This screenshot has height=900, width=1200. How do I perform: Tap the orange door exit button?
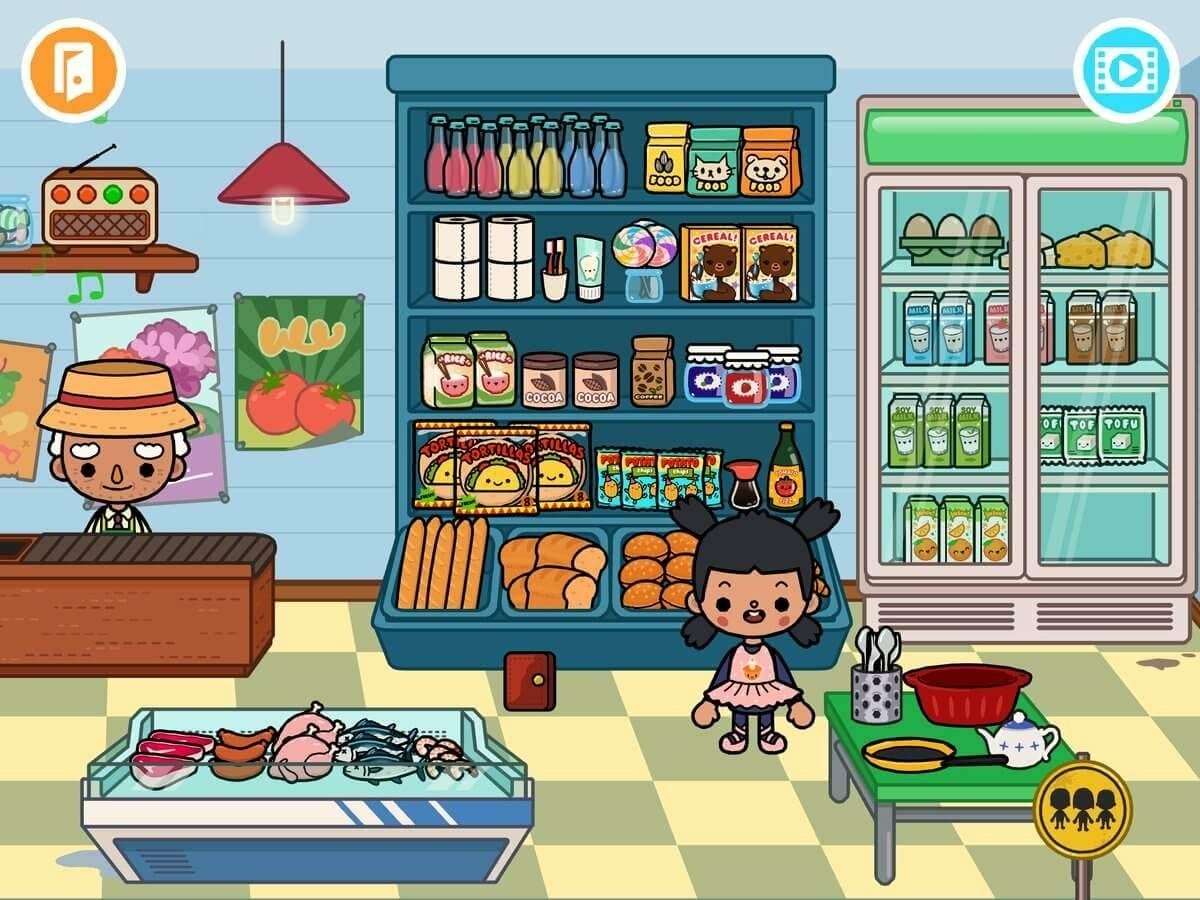[73, 70]
